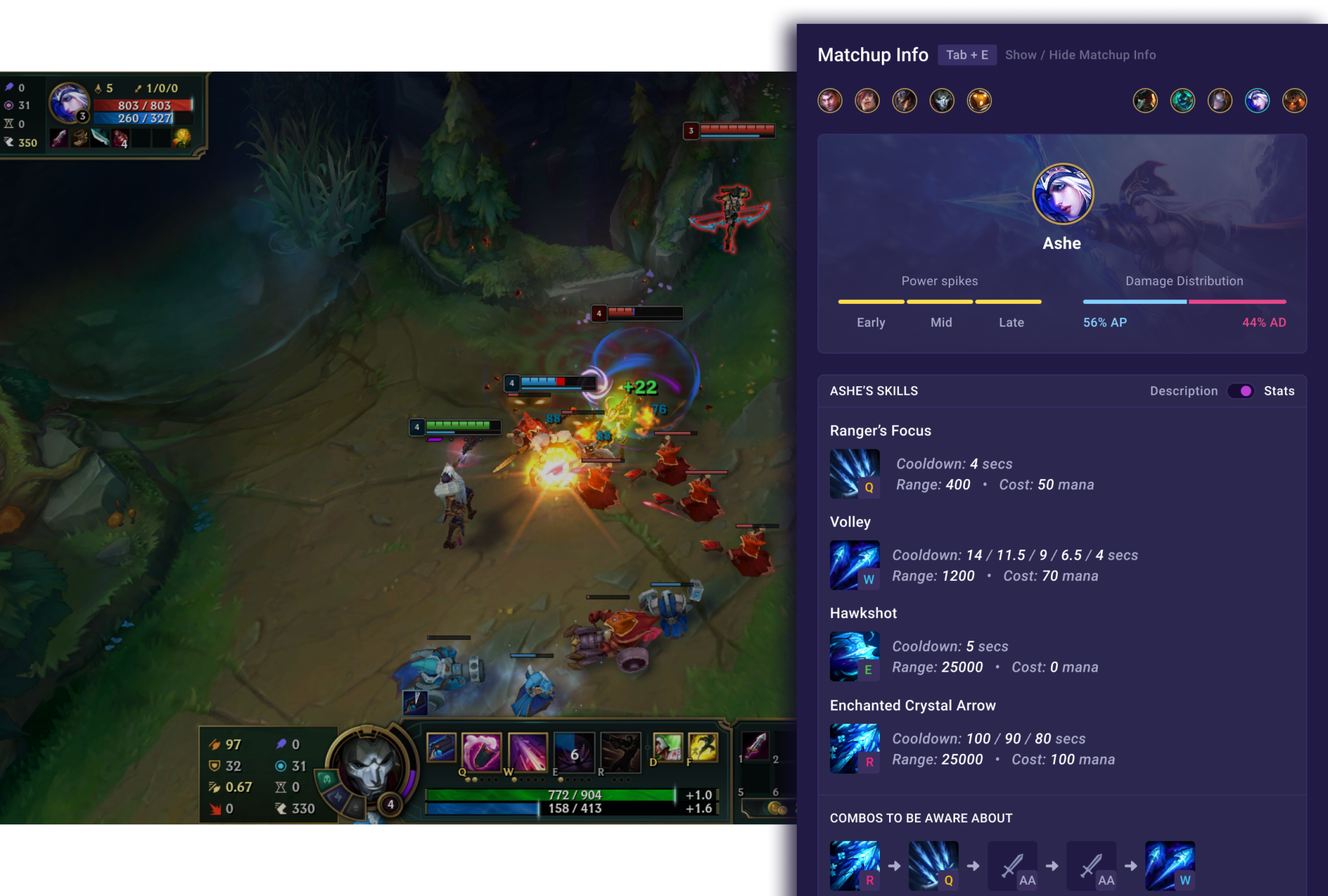Select Jhin's Curtain Call R ability icon
This screenshot has height=896, width=1328.
(622, 752)
